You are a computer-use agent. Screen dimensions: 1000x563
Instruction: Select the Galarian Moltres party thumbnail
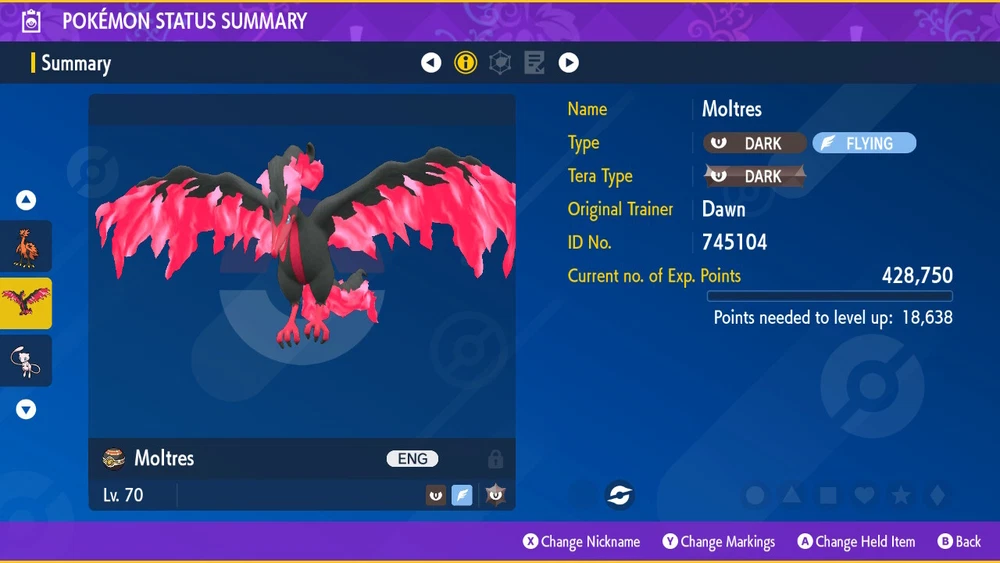(x=26, y=303)
